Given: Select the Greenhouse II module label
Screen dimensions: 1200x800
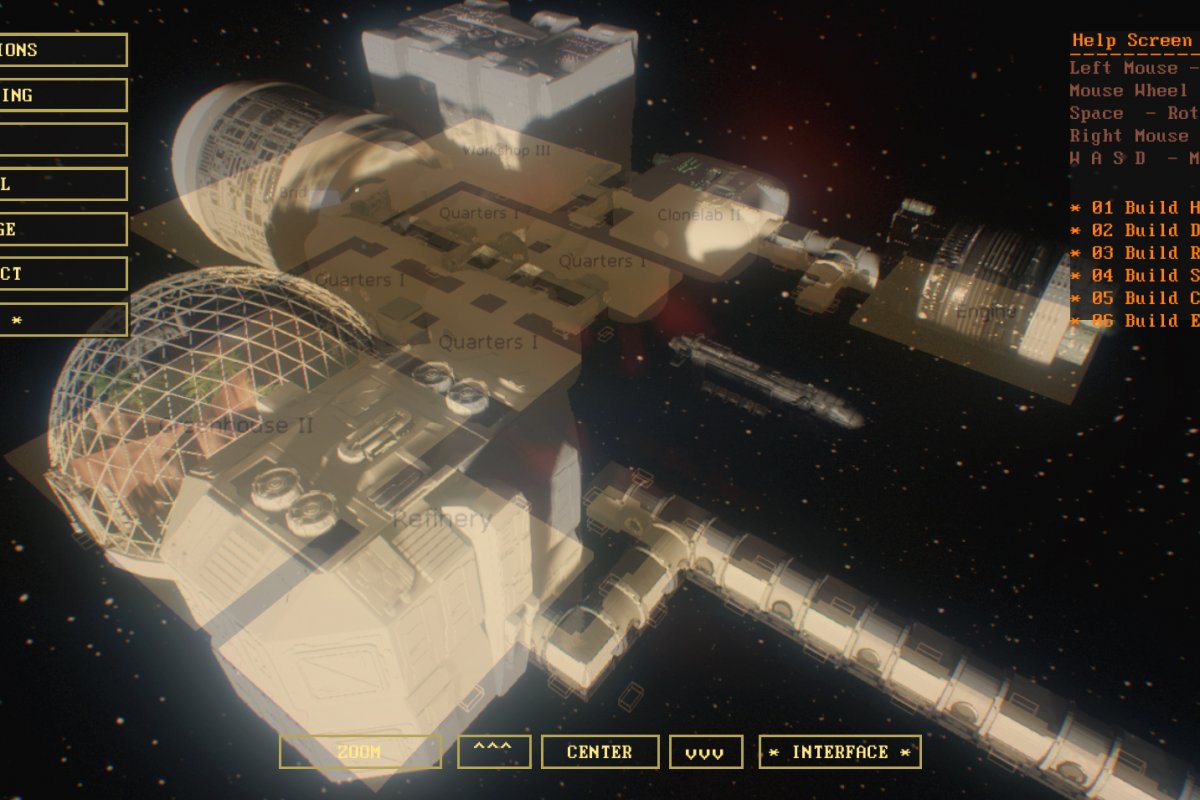Looking at the screenshot, I should (238, 426).
